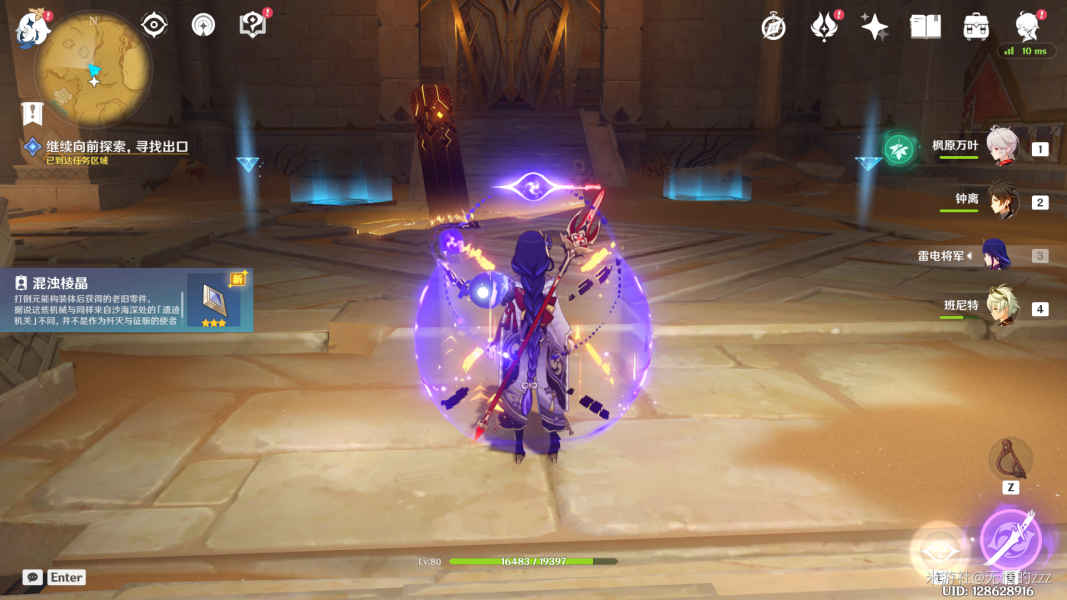
Task: Select party member 雷电将军
Action: click(997, 255)
